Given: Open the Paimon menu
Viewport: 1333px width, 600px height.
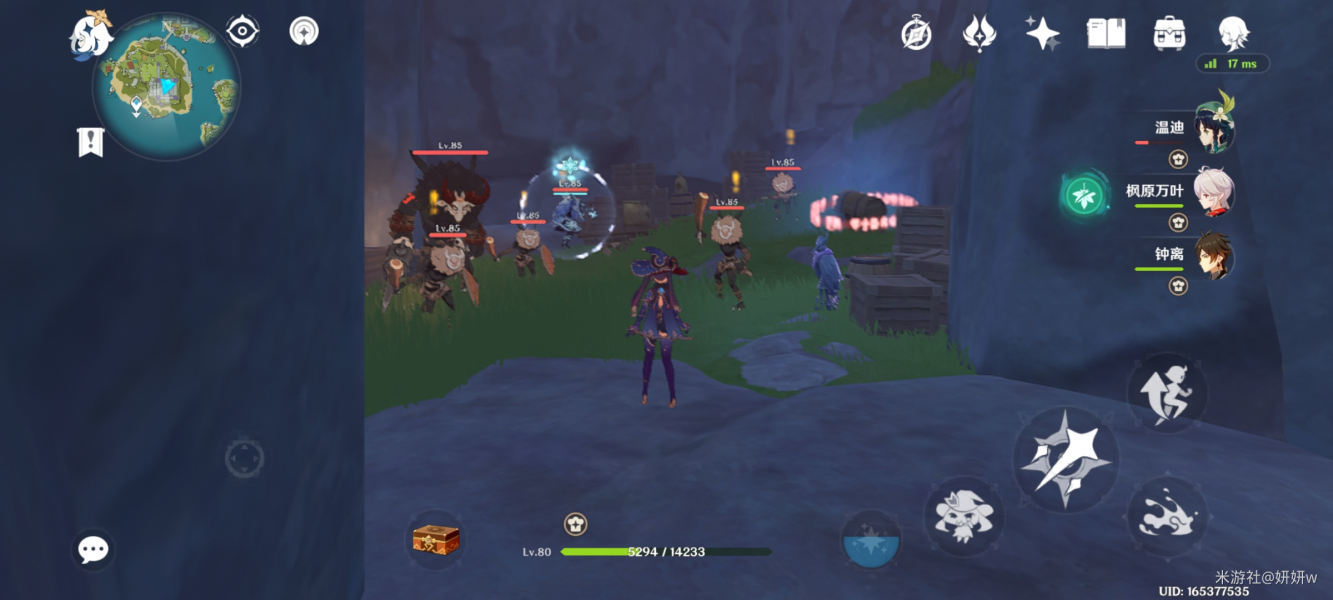Looking at the screenshot, I should 90,35.
